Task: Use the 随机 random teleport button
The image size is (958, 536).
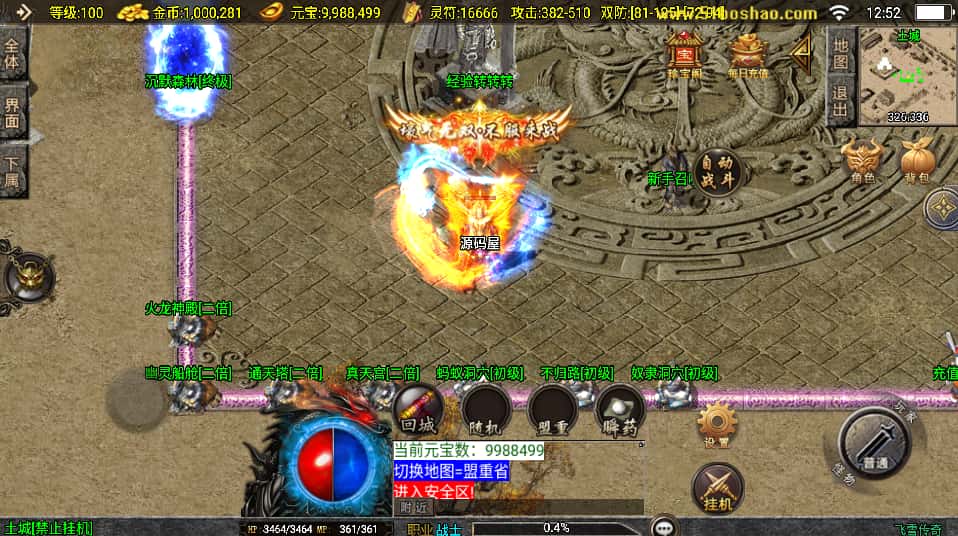Action: tap(486, 408)
